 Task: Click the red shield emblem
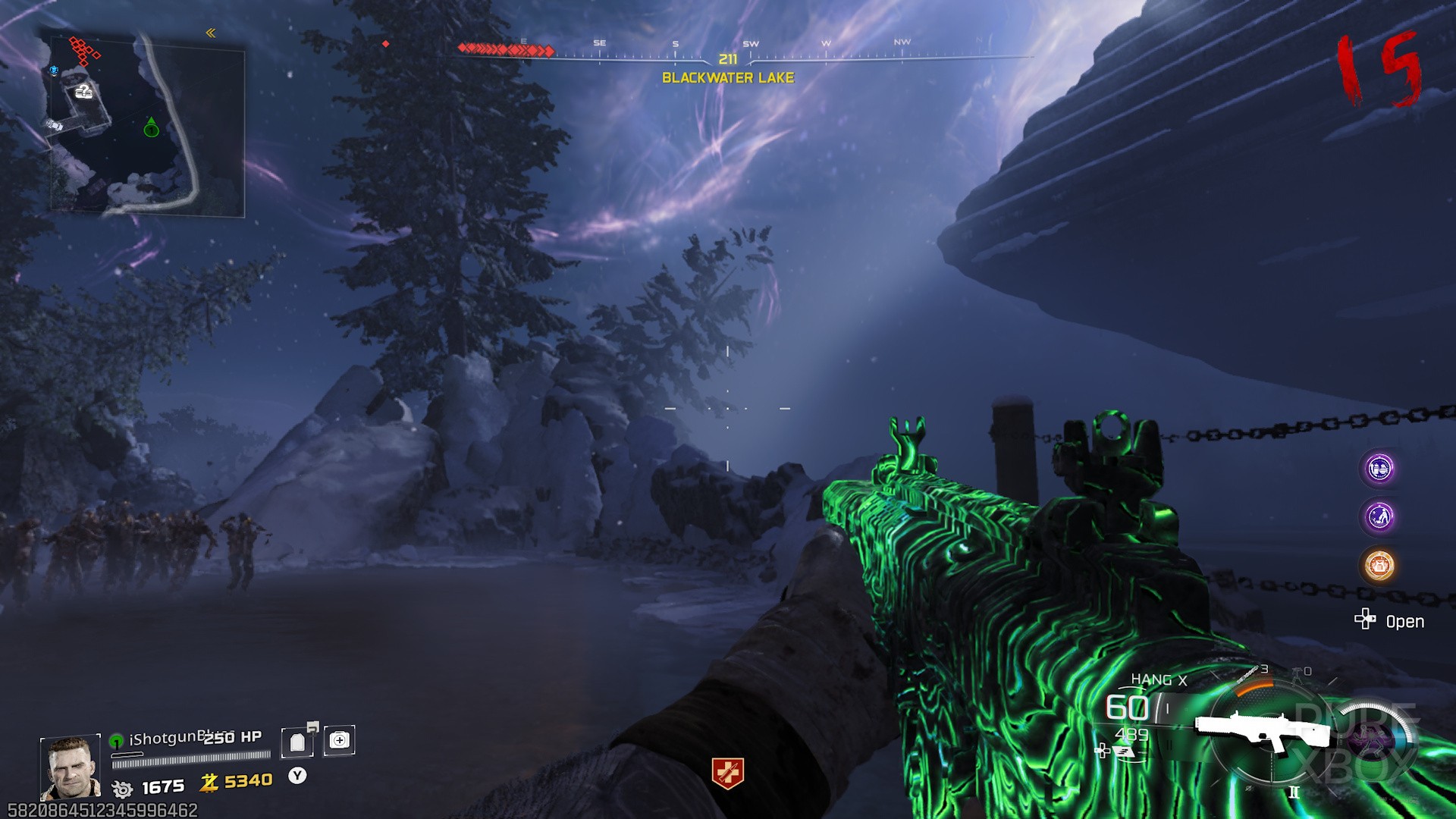point(727,773)
